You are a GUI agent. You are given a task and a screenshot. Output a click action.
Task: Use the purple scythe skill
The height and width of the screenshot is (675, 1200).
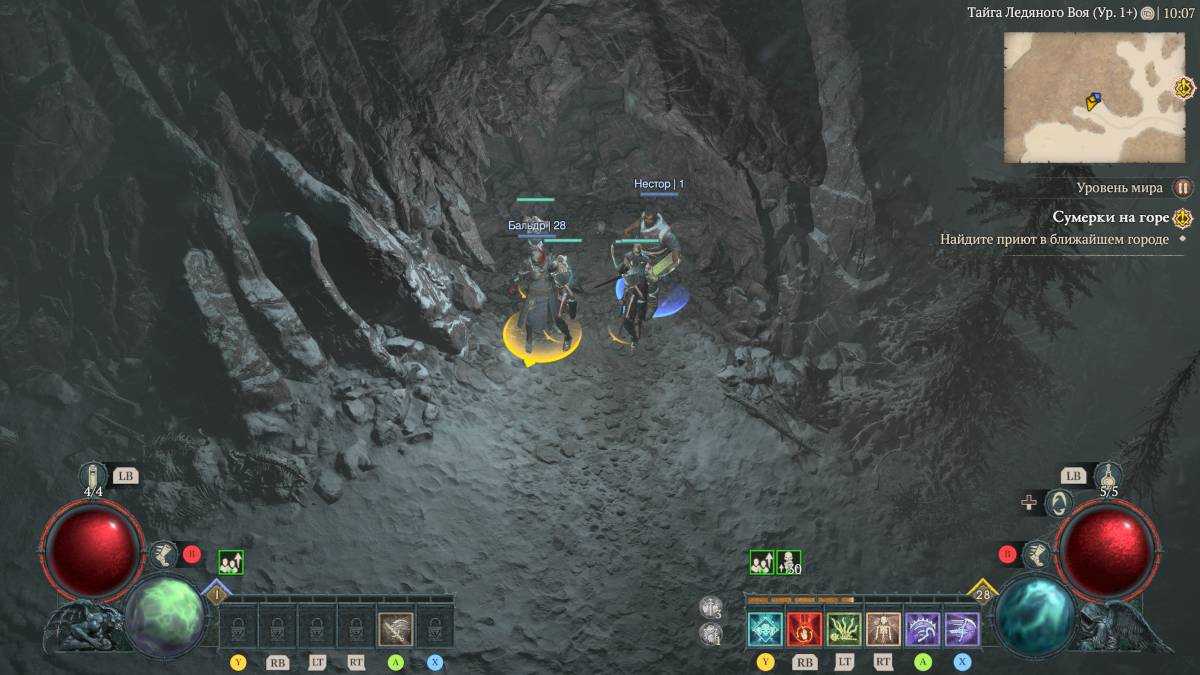(962, 629)
